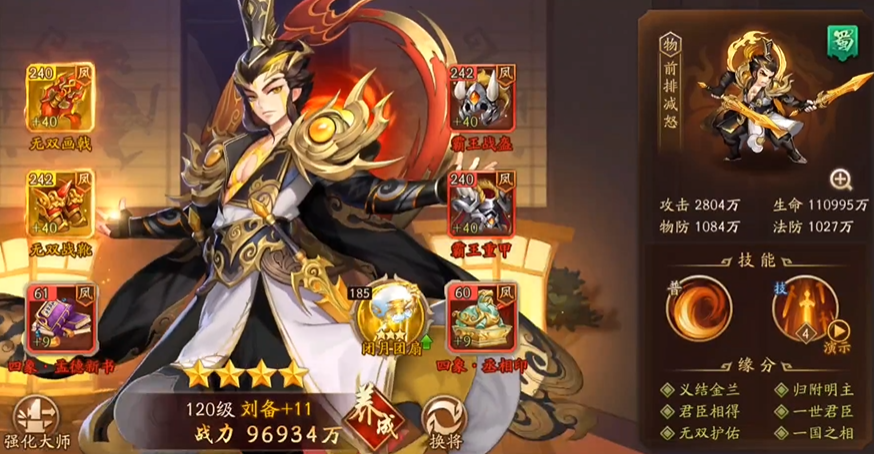The width and height of the screenshot is (874, 454).
Task: Tap the green 蜀 faction badge
Action: click(x=838, y=41)
